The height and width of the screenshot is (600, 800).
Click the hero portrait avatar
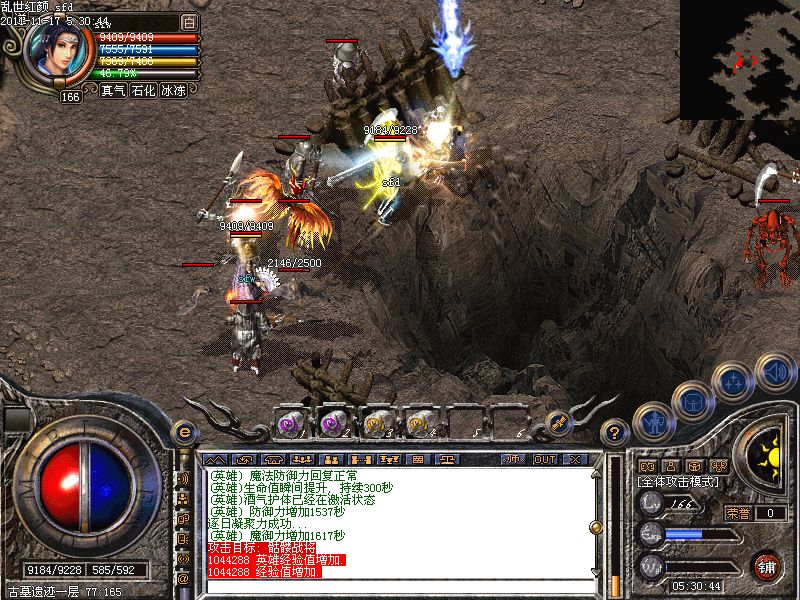click(59, 50)
